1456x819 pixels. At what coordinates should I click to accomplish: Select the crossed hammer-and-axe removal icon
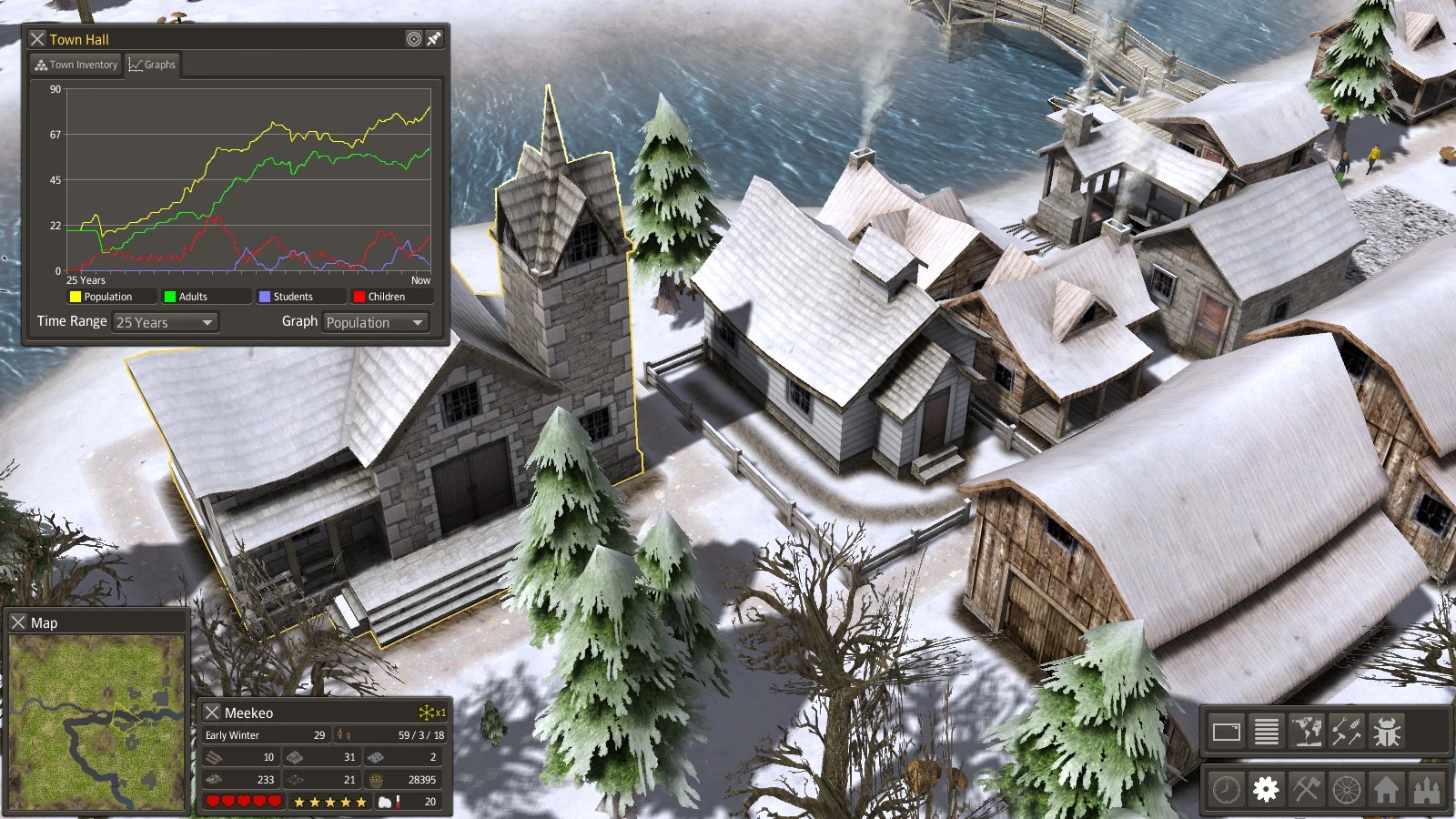coord(1306,789)
